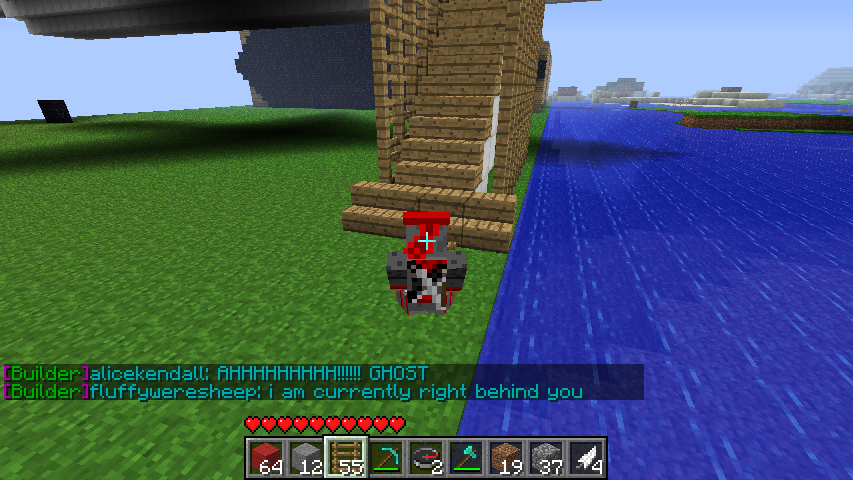Select the smooth stone stack of 12
Viewport: 853px width, 480px height.
(306, 458)
